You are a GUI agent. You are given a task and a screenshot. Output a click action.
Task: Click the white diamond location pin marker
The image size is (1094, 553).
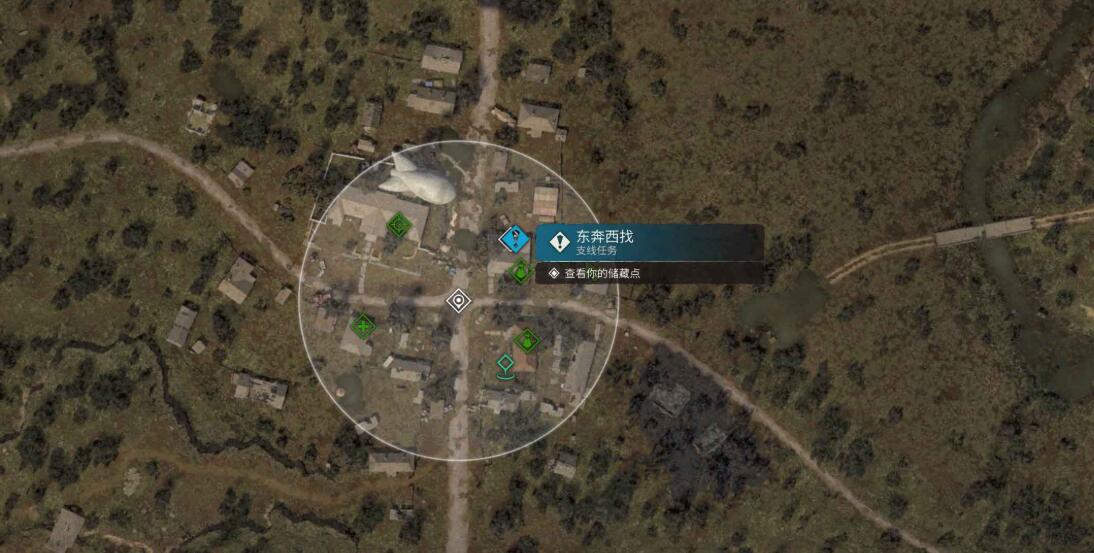point(458,300)
